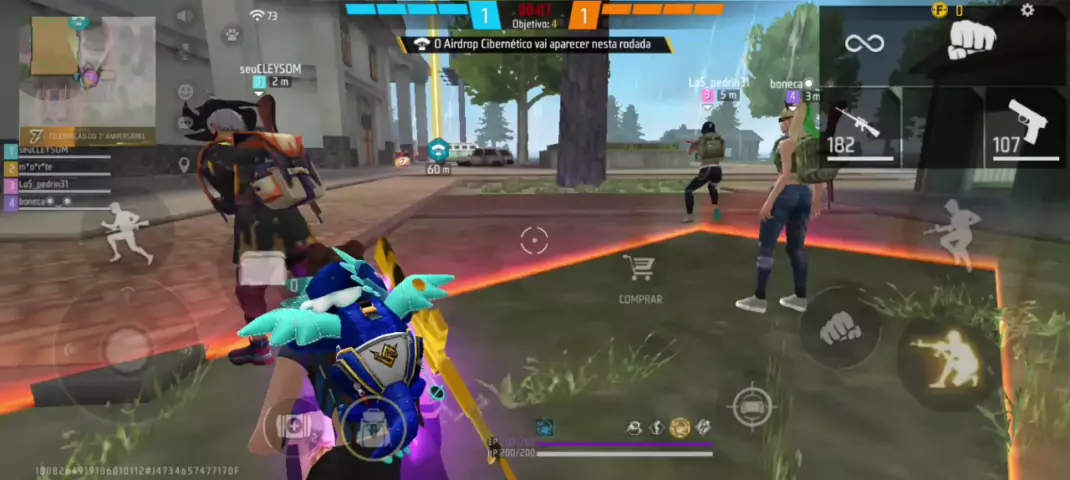The height and width of the screenshot is (480, 1070).
Task: Open the COMPRAR shop cart
Action: tap(639, 273)
